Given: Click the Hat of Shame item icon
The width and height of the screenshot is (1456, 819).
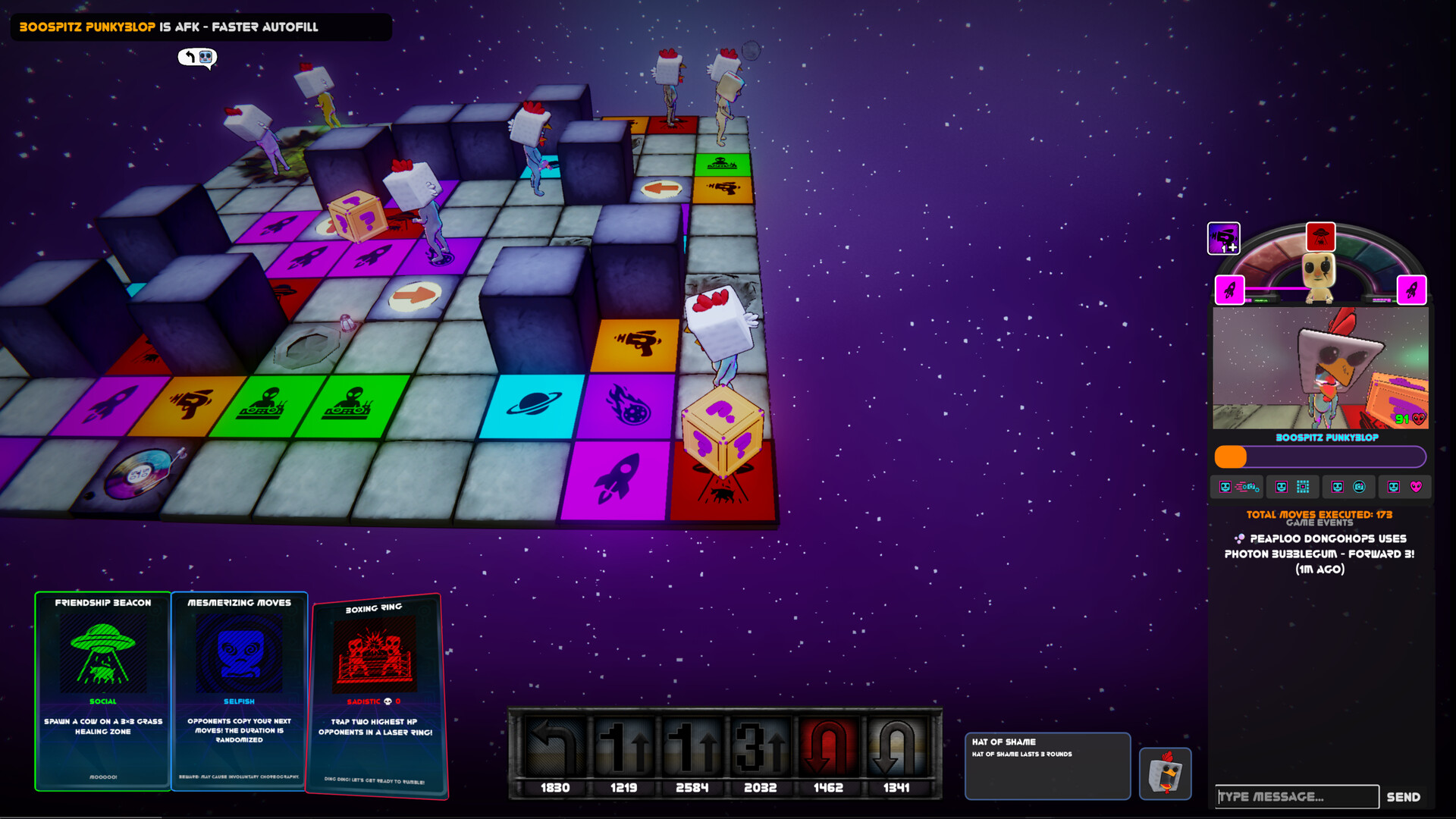Looking at the screenshot, I should click(x=1165, y=773).
